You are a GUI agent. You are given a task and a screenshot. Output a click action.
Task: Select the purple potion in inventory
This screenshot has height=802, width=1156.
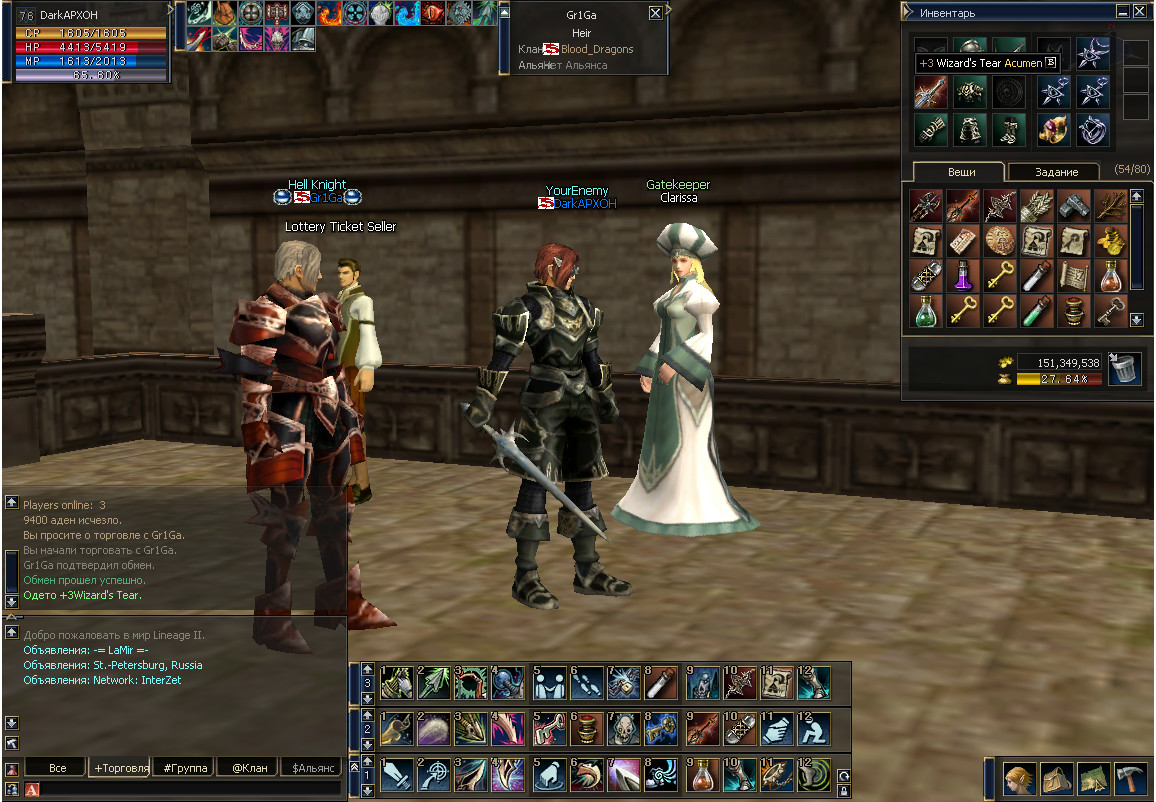[963, 275]
